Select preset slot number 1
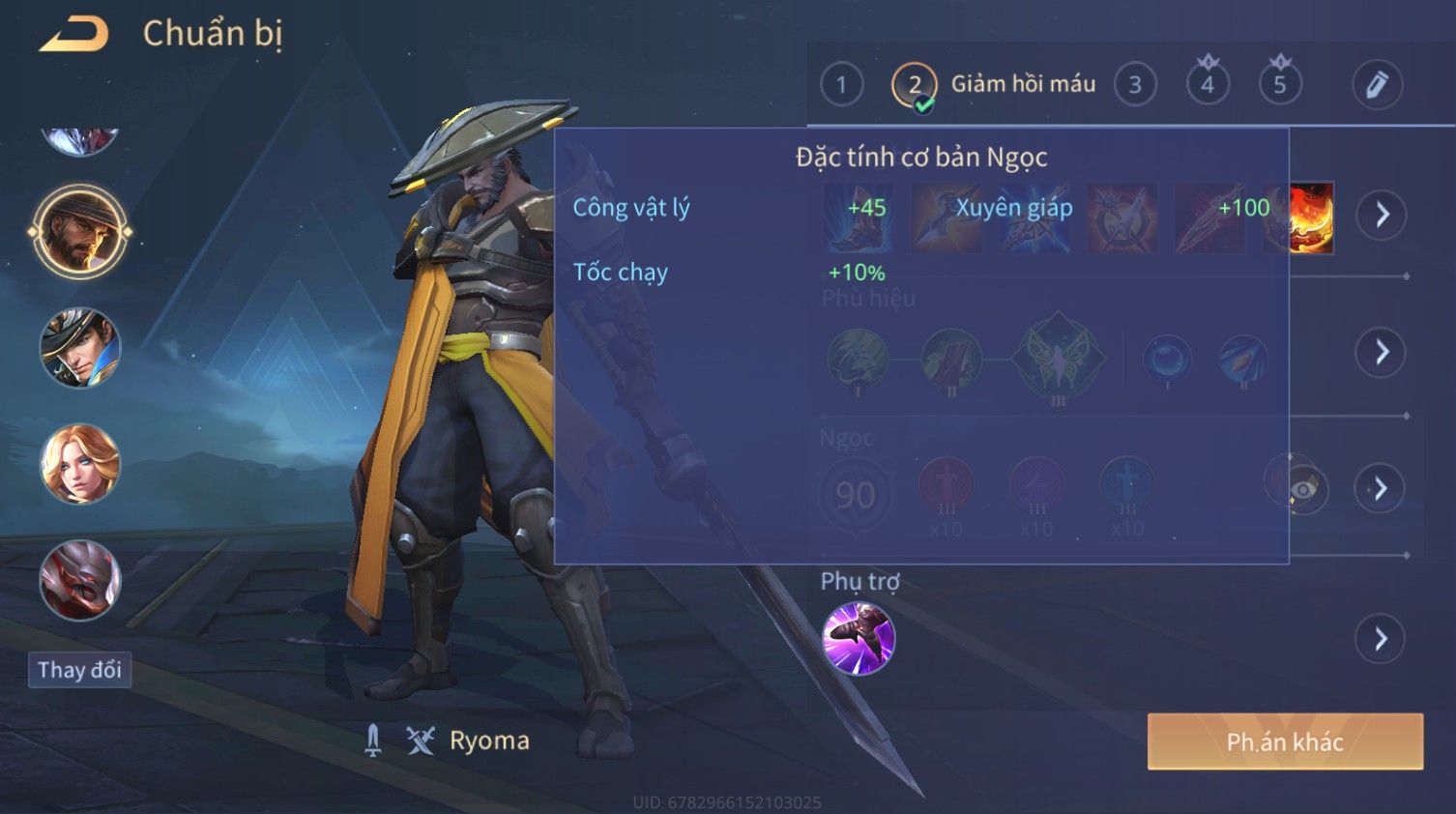1456x814 pixels. click(841, 85)
